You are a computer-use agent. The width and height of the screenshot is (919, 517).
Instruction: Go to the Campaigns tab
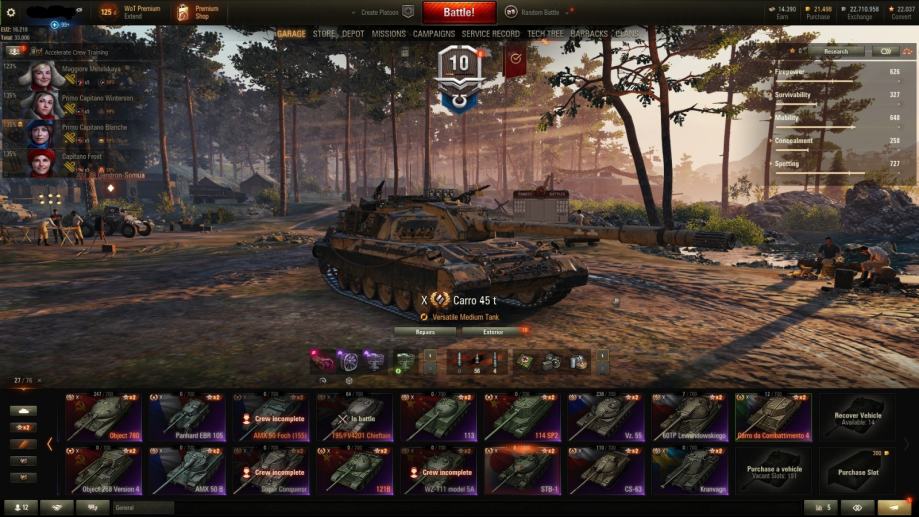point(434,34)
